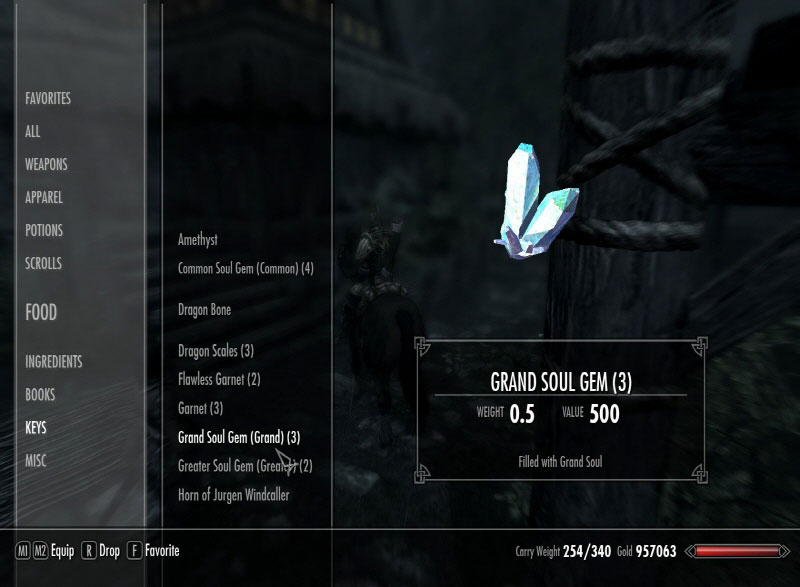Select the Grand Soul Gem entry
Viewport: 800px width, 587px height.
click(238, 437)
